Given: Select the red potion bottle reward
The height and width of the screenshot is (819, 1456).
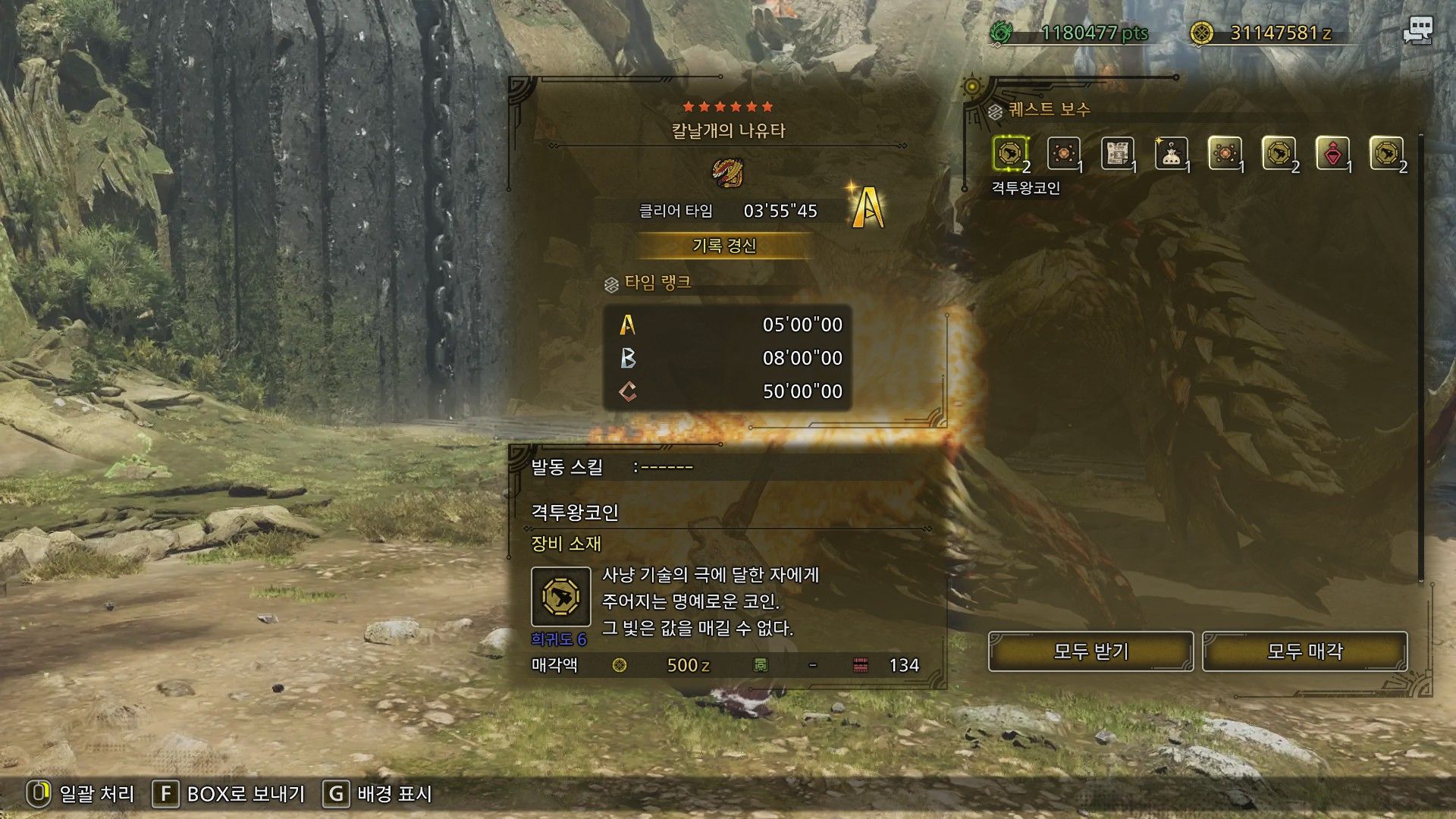Looking at the screenshot, I should coord(1332,154).
